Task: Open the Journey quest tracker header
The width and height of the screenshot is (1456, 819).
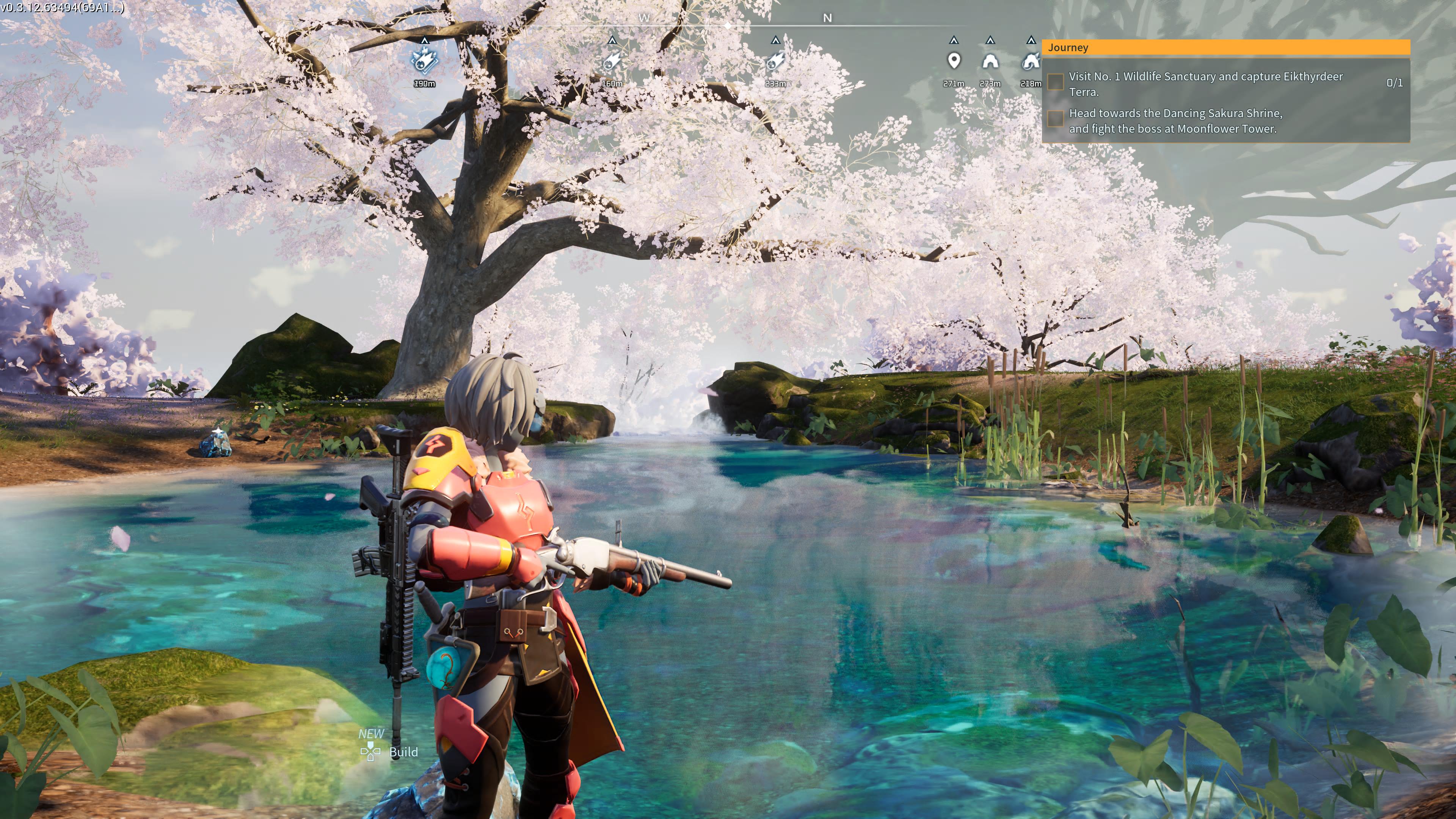Action: [1225, 47]
